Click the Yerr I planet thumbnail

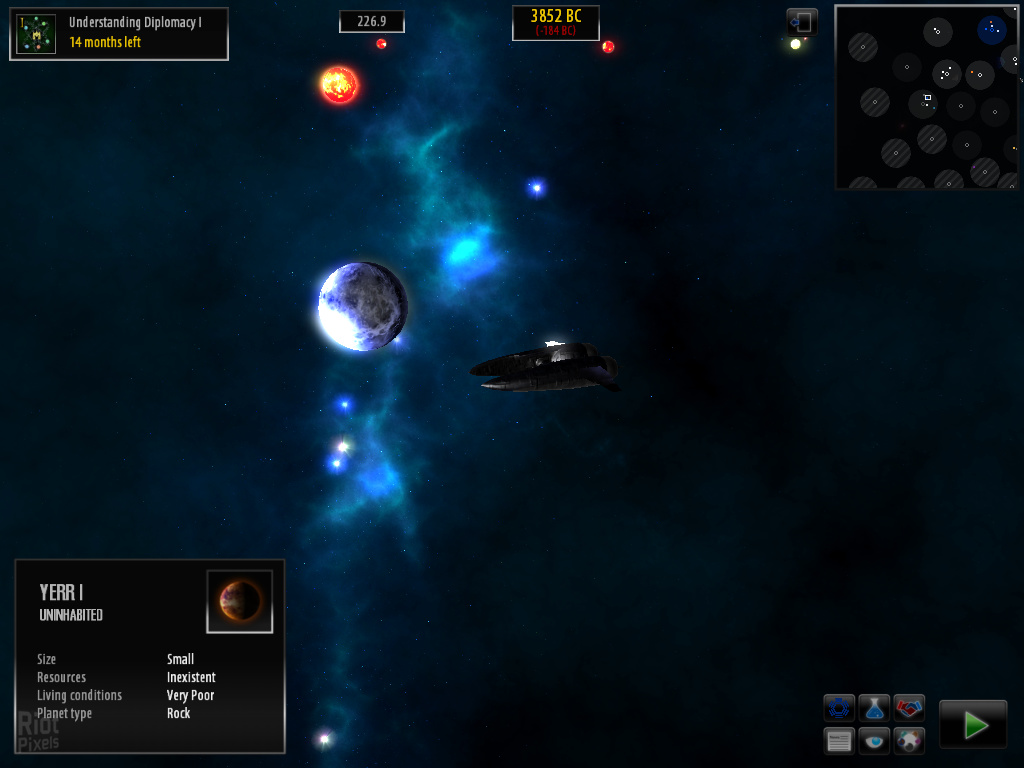pos(240,601)
